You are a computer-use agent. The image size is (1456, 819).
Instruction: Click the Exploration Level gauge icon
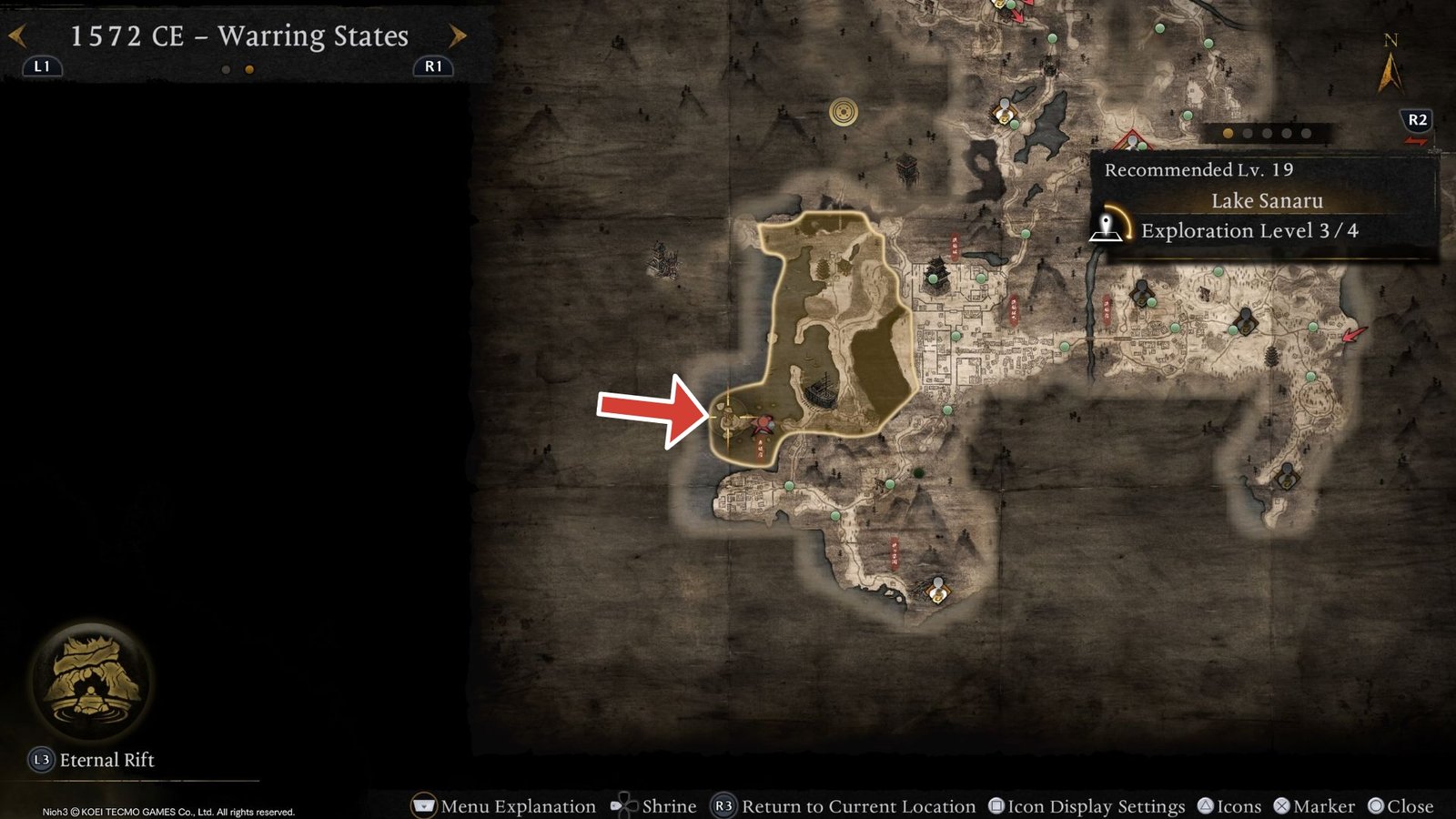pyautogui.click(x=1108, y=229)
